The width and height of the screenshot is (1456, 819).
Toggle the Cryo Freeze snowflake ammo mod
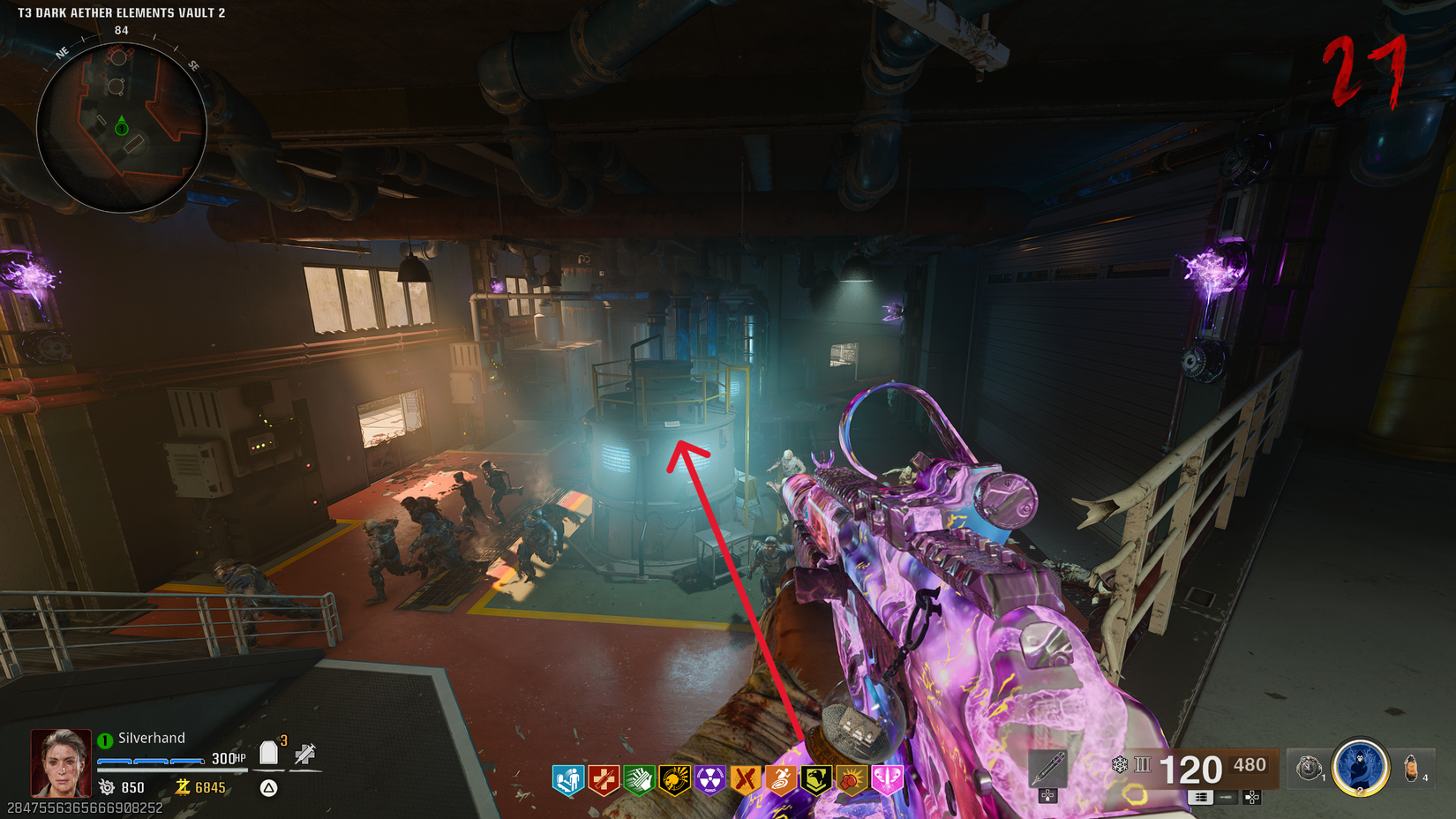pos(1119,765)
